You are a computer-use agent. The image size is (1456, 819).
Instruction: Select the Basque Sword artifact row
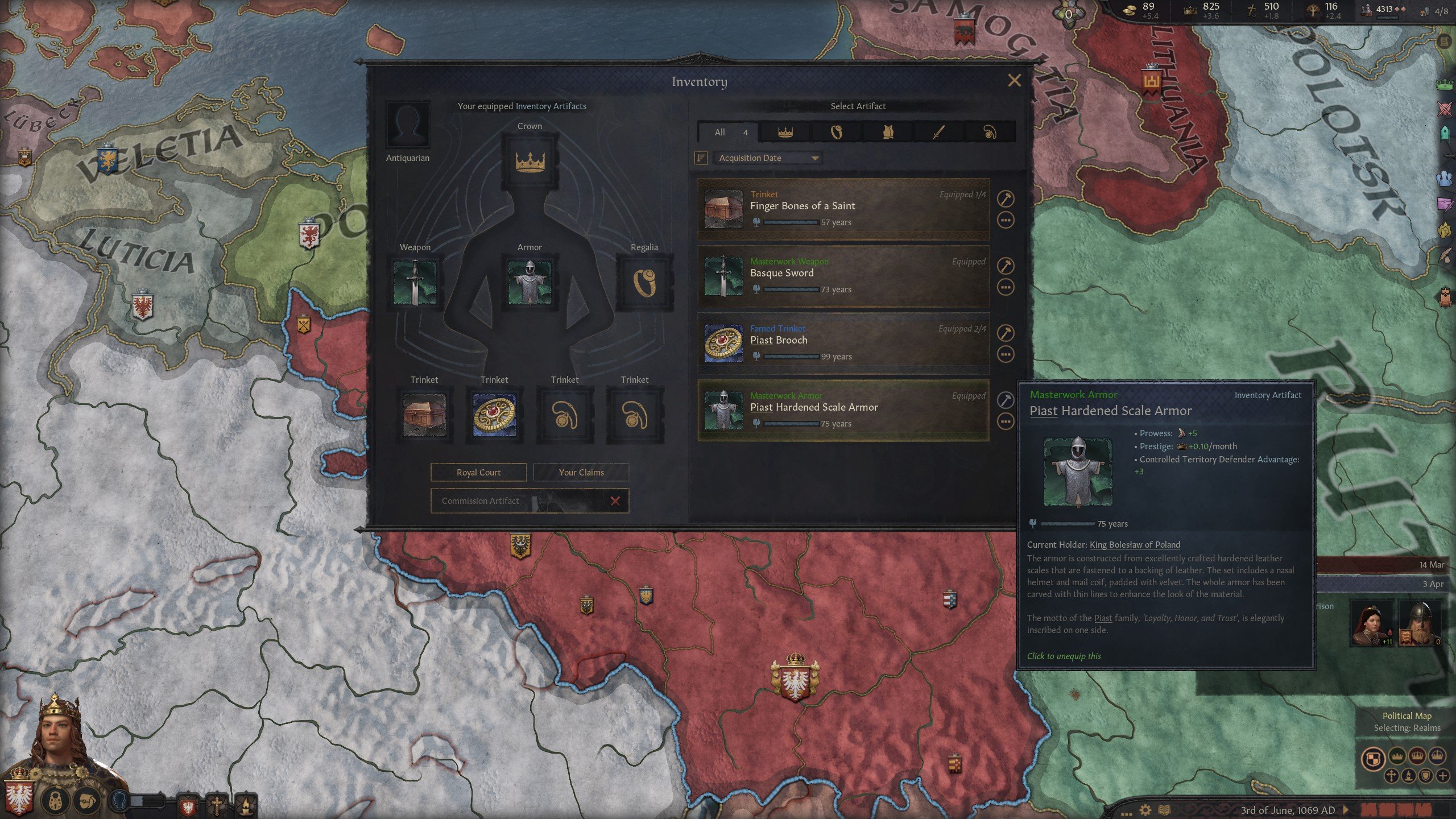(843, 276)
